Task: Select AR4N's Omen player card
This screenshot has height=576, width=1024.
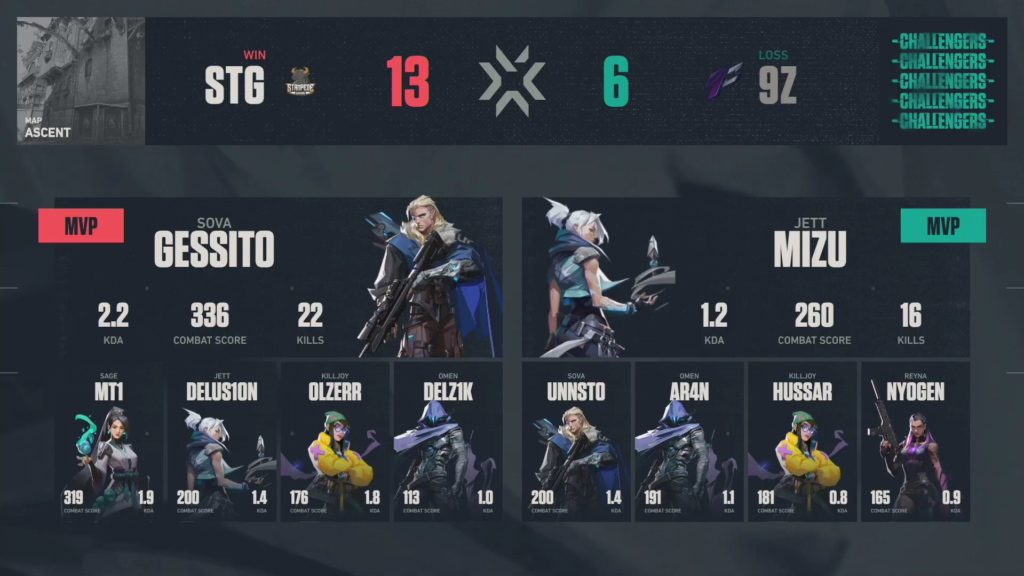Action: (x=689, y=441)
